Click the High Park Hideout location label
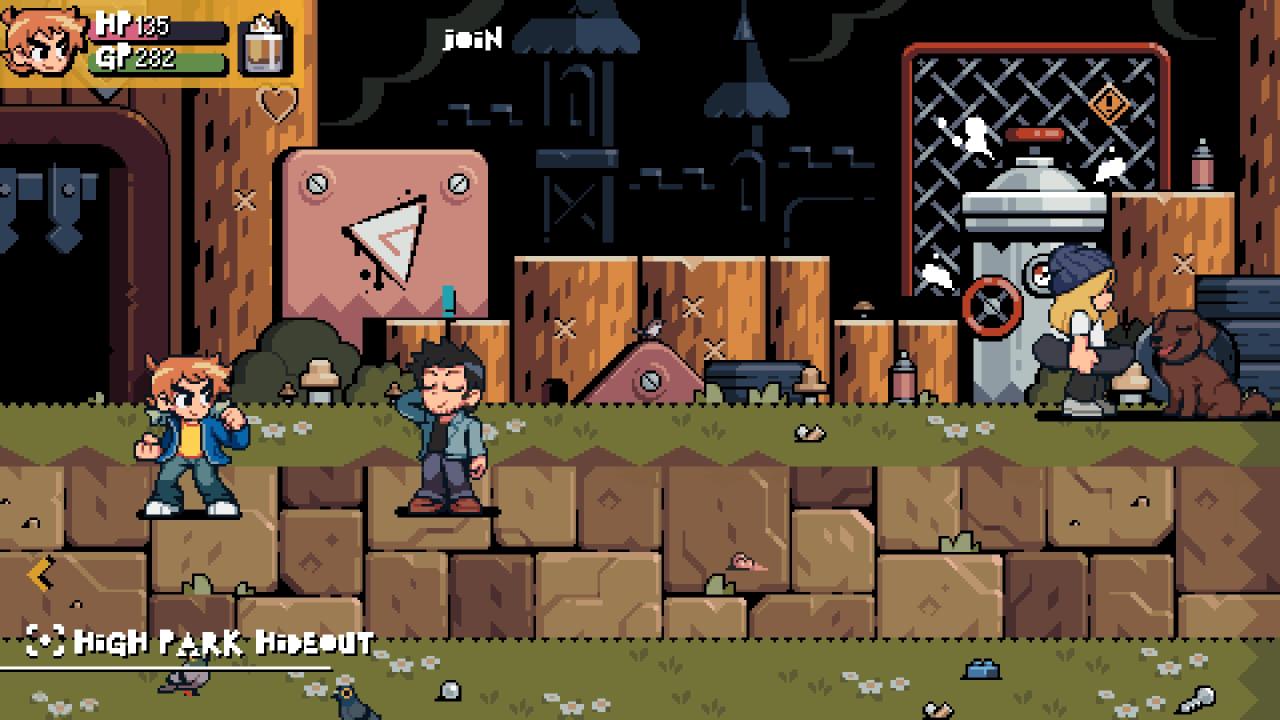Image resolution: width=1280 pixels, height=720 pixels. [223, 642]
